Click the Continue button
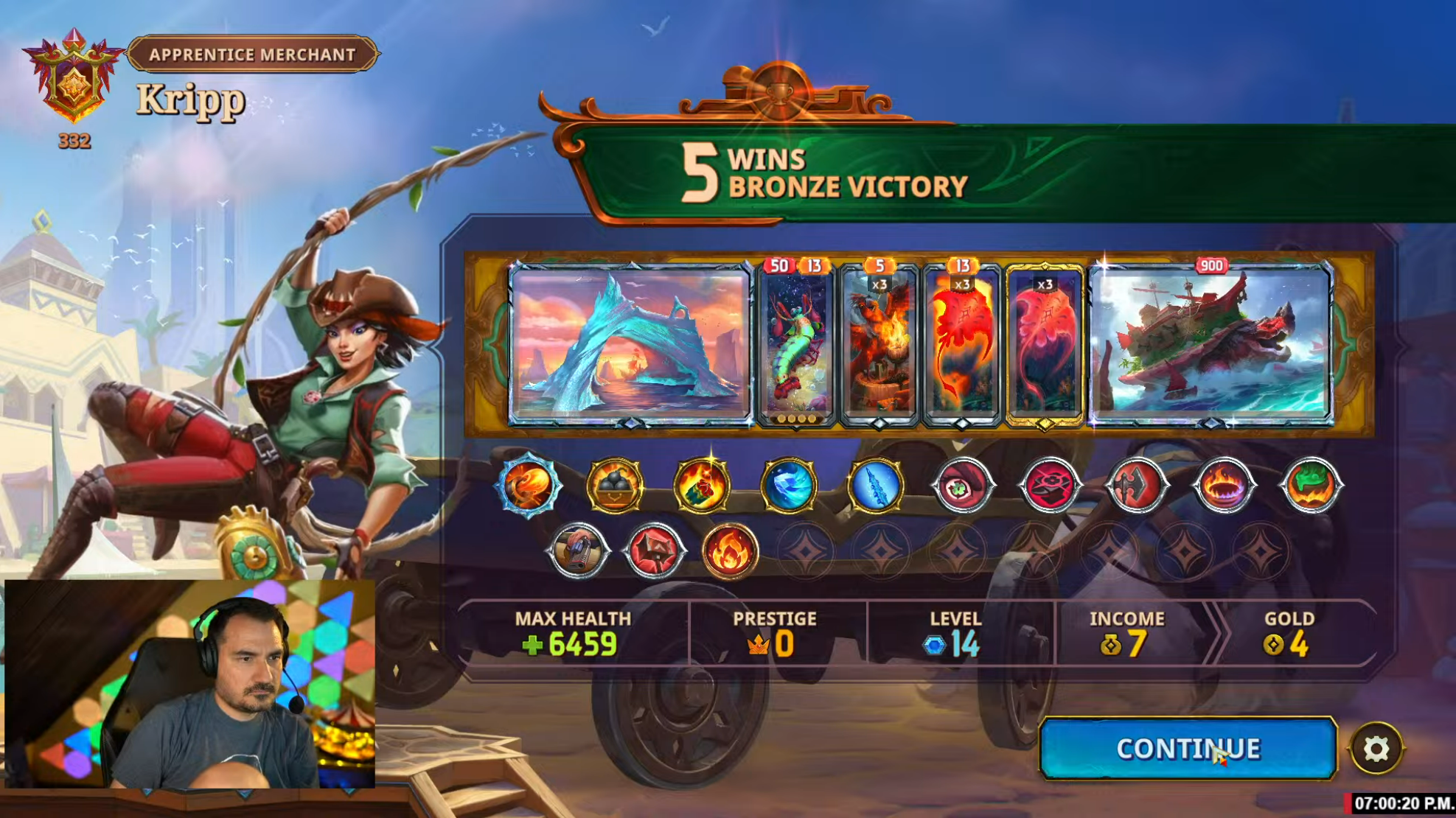 pyautogui.click(x=1187, y=749)
